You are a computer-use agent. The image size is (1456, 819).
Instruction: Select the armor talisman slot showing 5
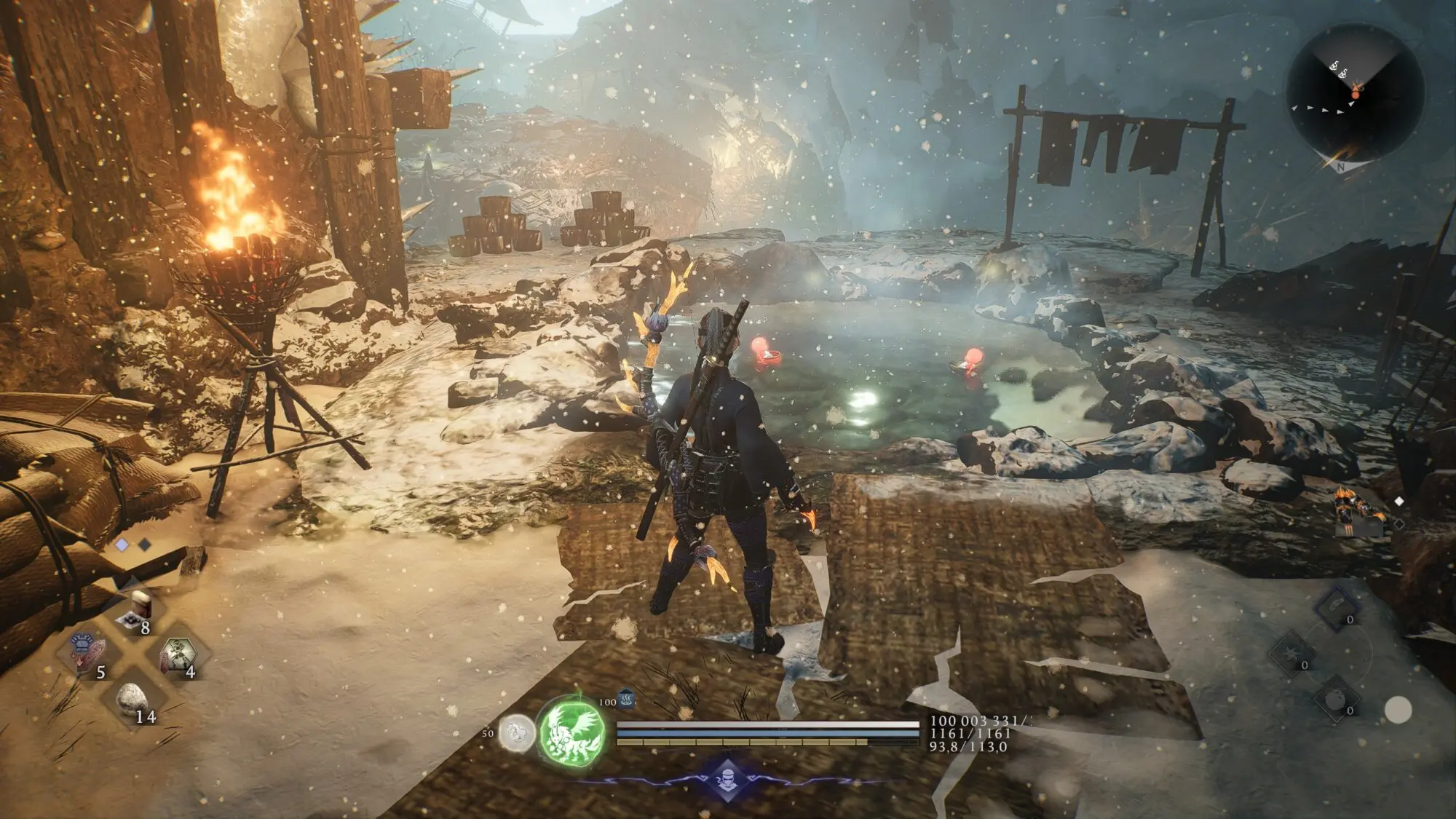tap(90, 652)
